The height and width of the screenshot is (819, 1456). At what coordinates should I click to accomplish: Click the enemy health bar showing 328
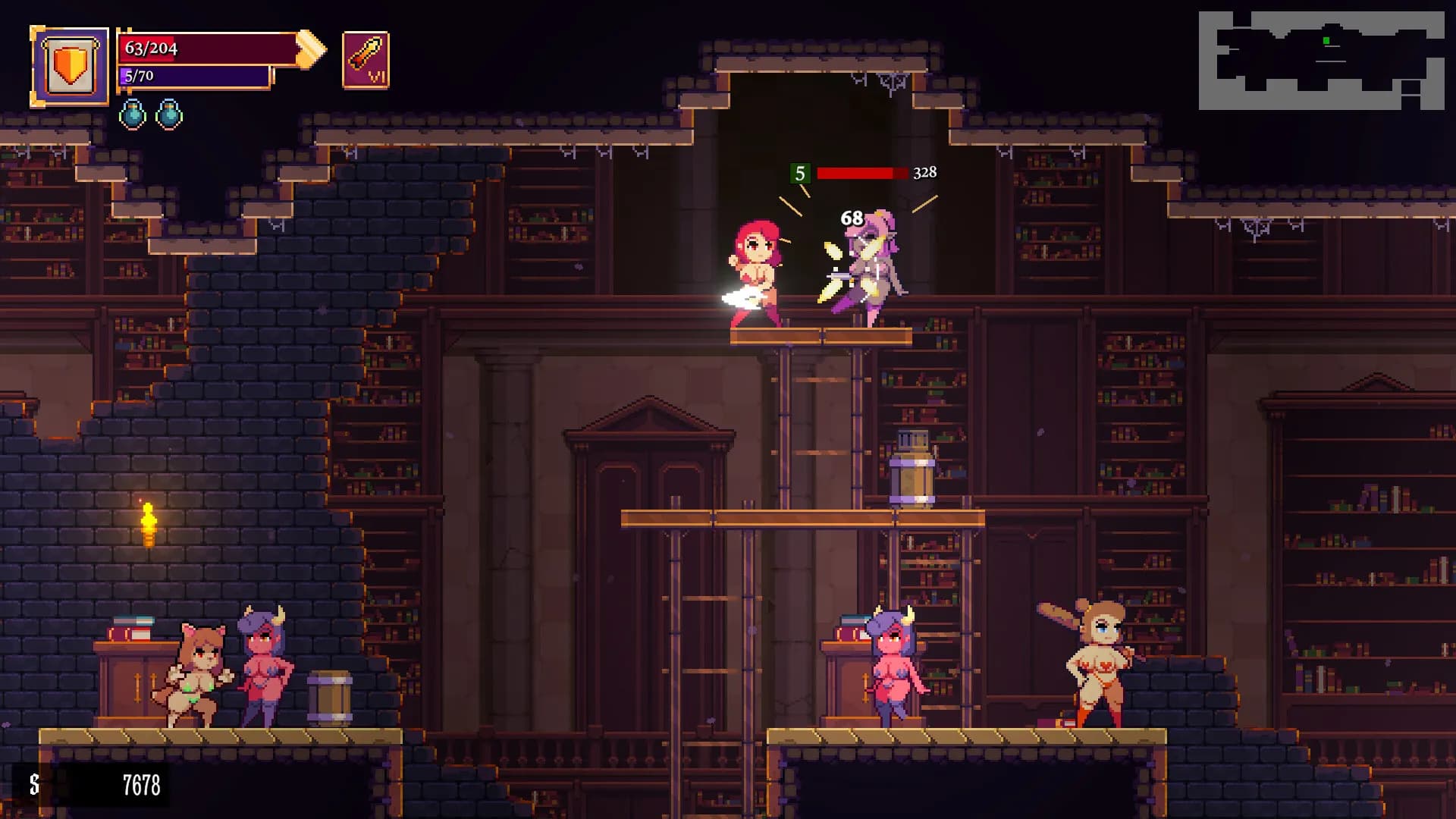864,173
